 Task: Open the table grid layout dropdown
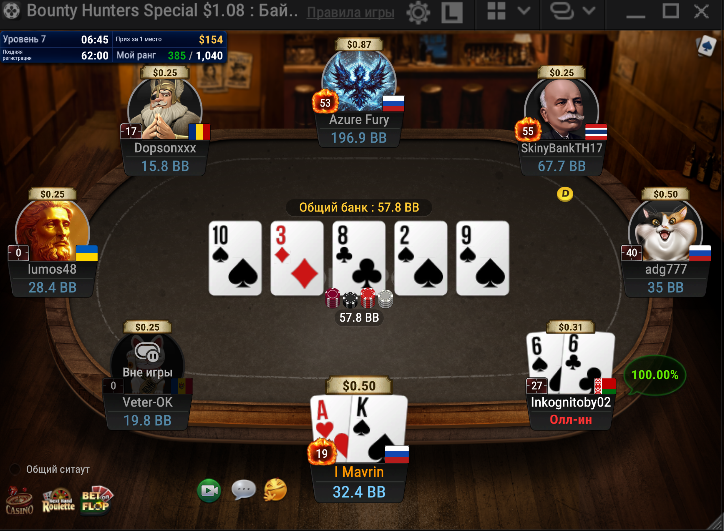tap(509, 12)
